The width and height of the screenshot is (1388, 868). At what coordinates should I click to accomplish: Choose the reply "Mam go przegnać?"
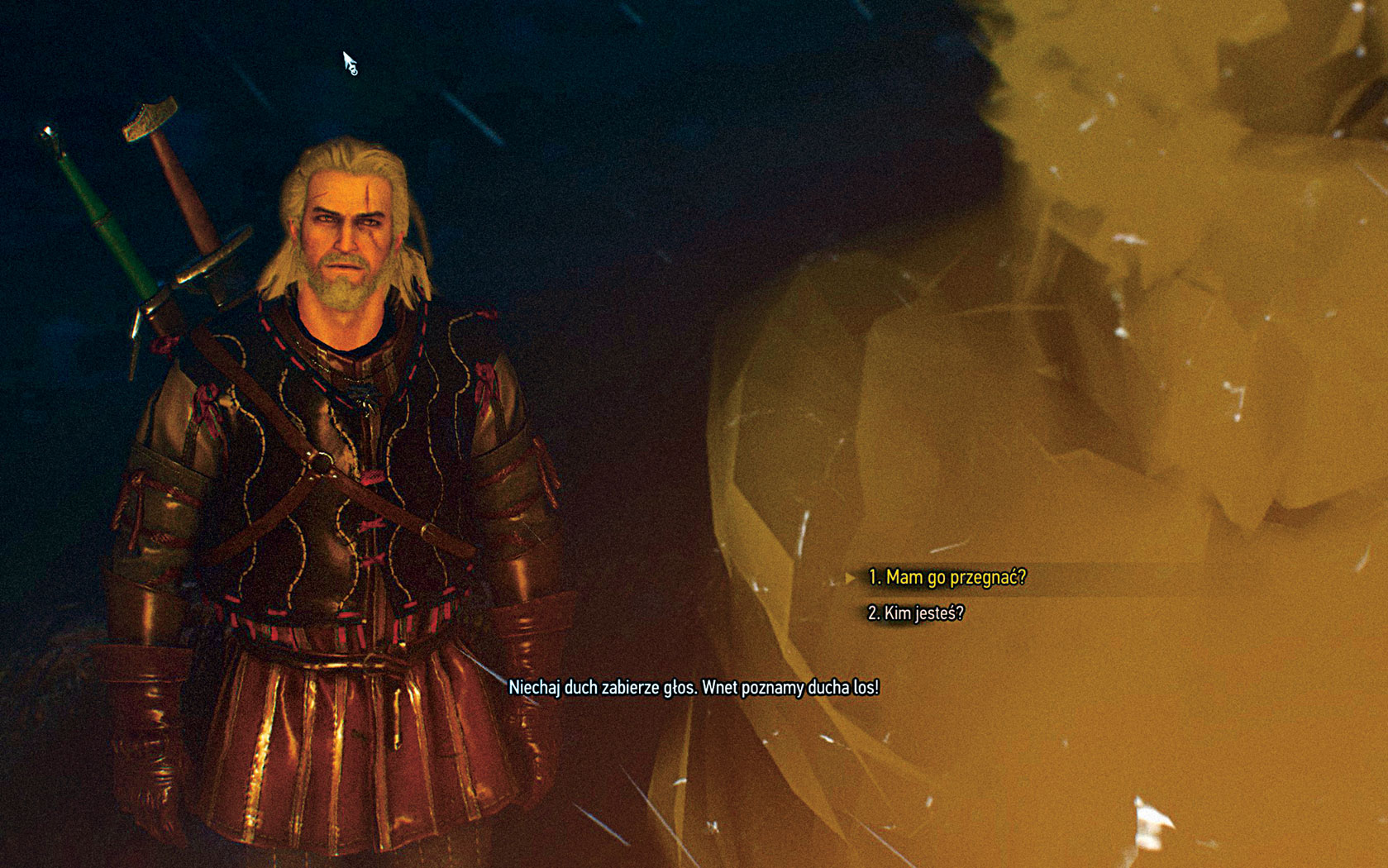(947, 577)
